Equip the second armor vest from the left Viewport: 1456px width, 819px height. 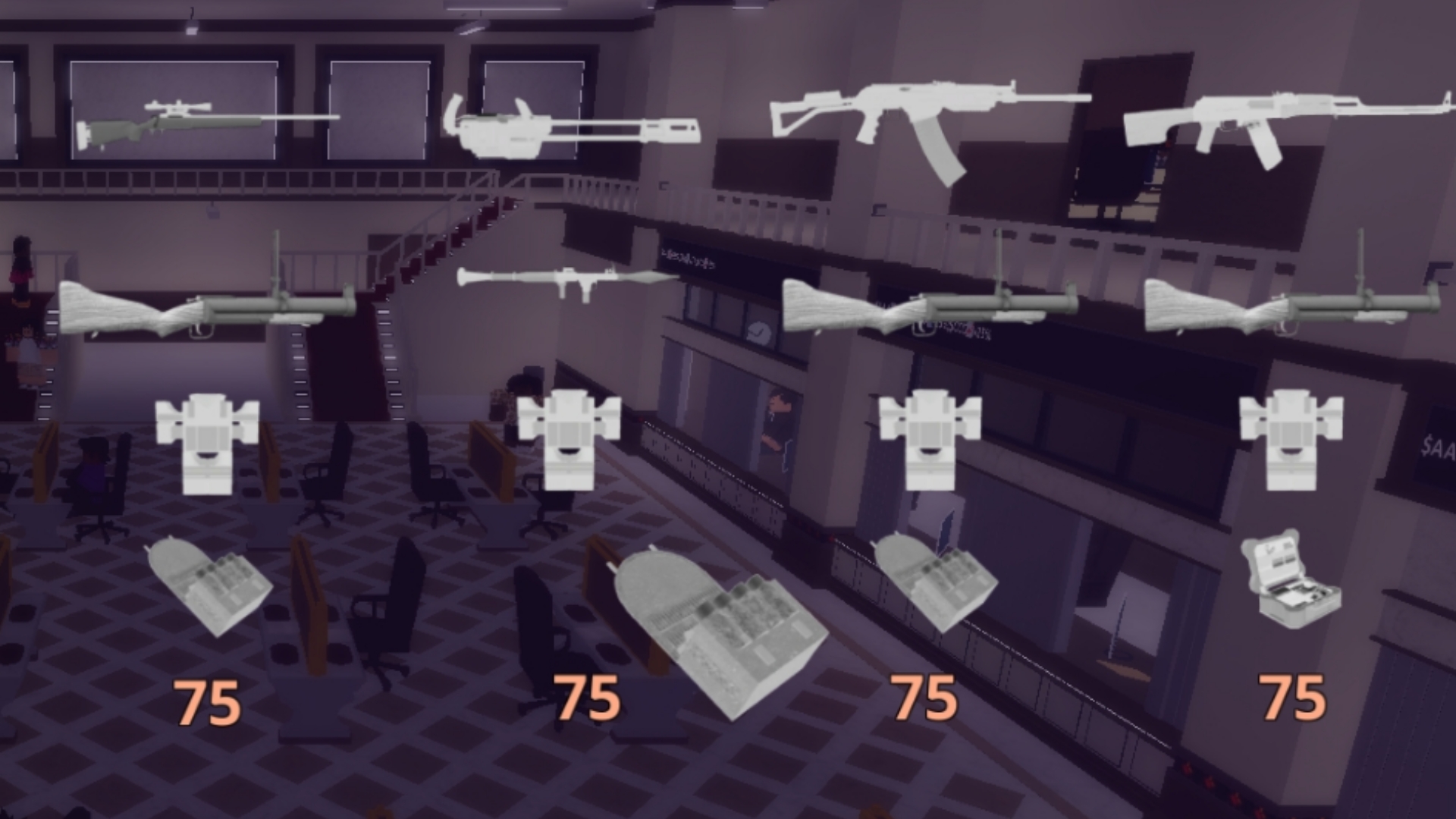click(569, 440)
